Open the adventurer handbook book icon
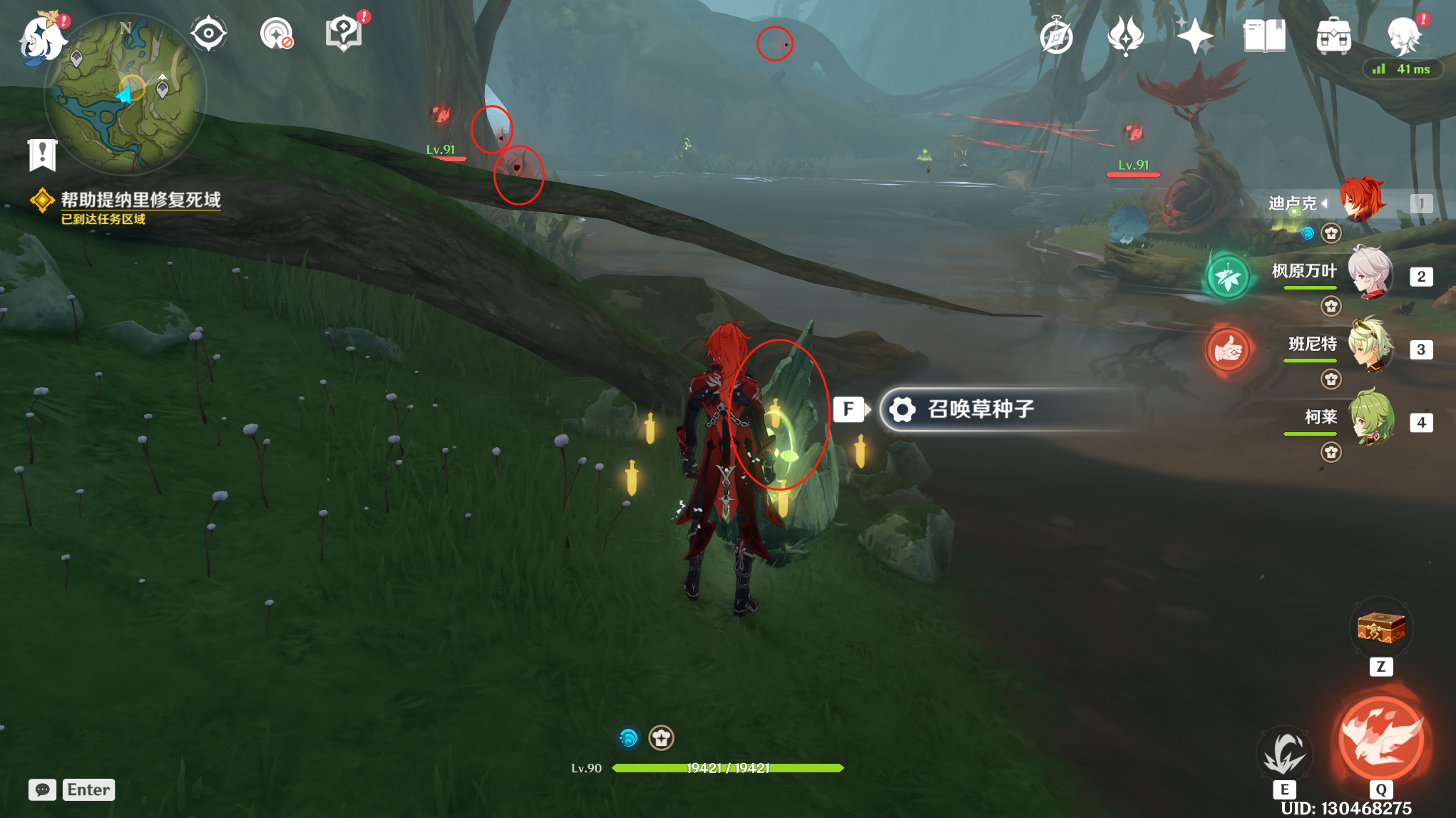Viewport: 1456px width, 818px height. [1264, 36]
